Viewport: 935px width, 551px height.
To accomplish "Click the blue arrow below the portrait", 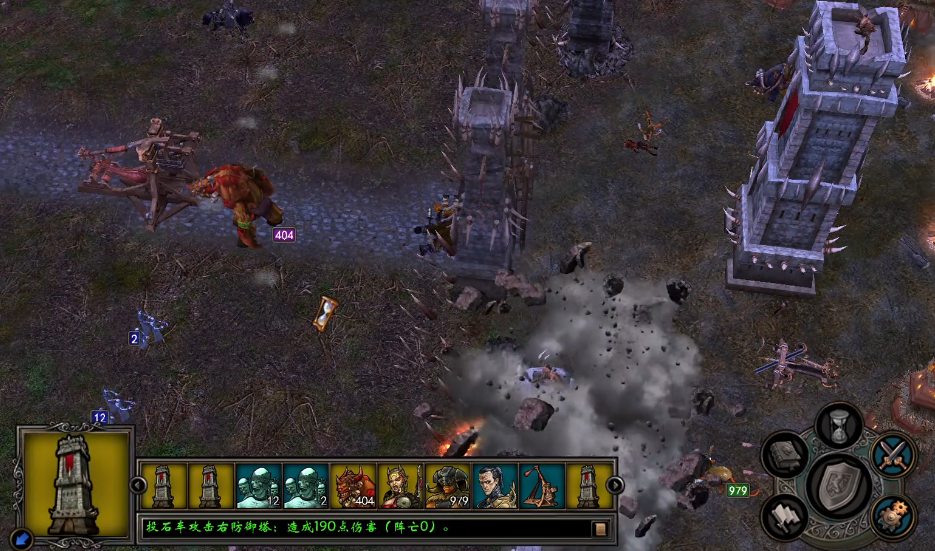I will click(22, 540).
